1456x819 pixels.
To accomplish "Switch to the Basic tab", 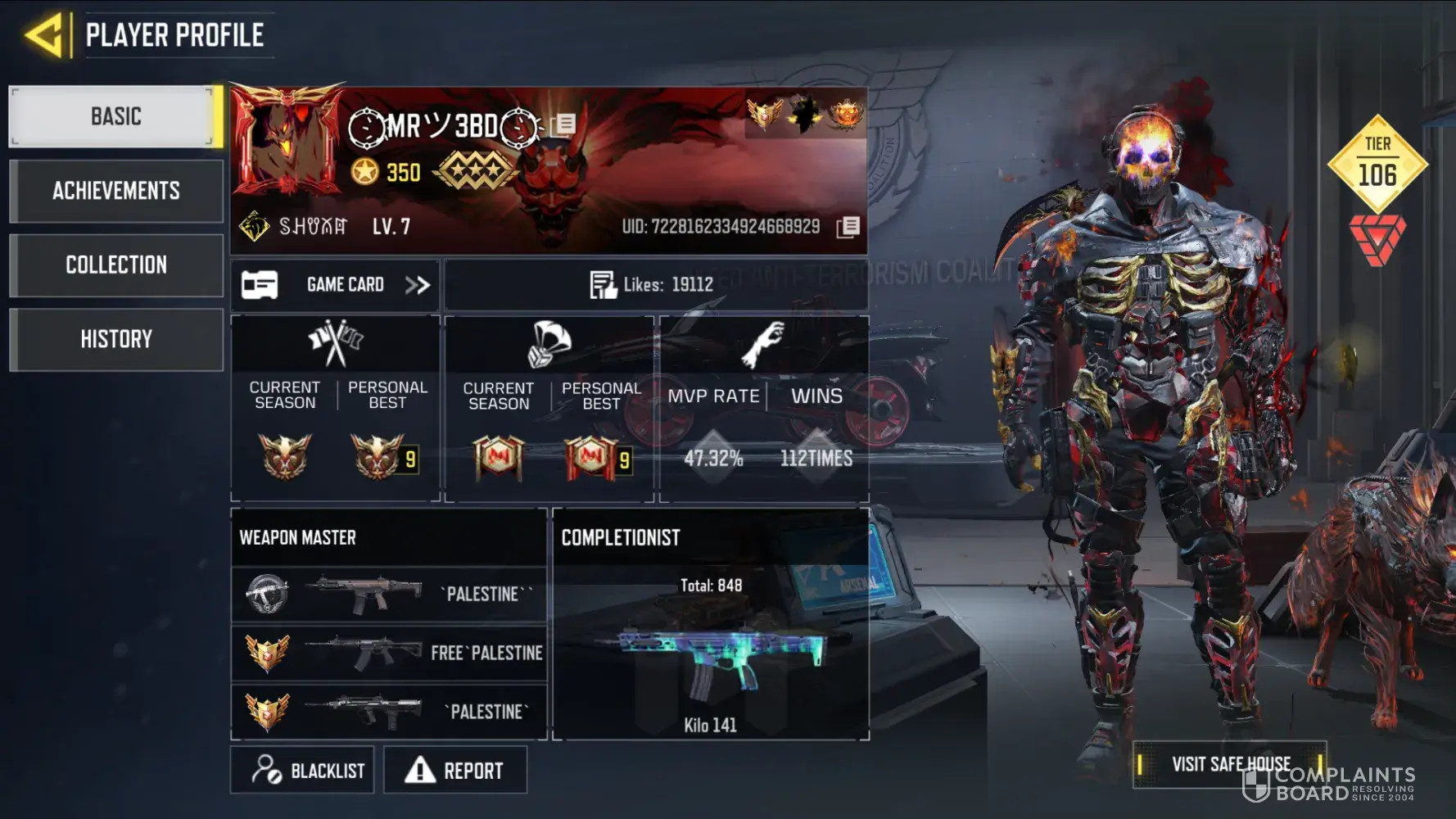I will click(x=115, y=116).
